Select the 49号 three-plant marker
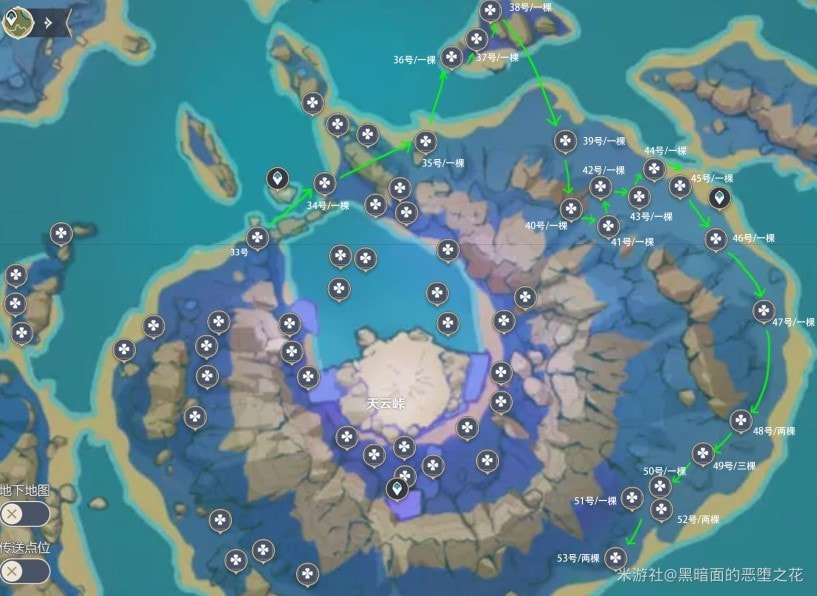 (x=703, y=452)
